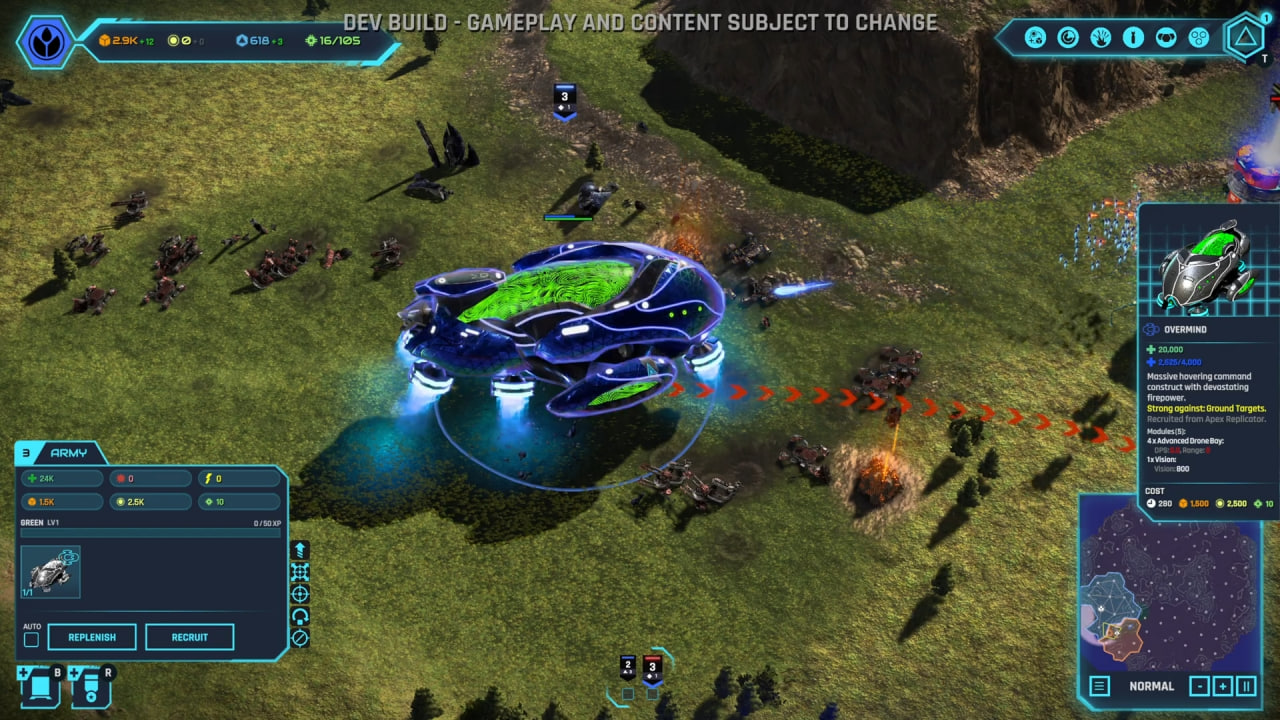Screen dimensions: 1280x720
Task: Click the stop/cancel order icon below the patrol icon
Action: point(298,637)
